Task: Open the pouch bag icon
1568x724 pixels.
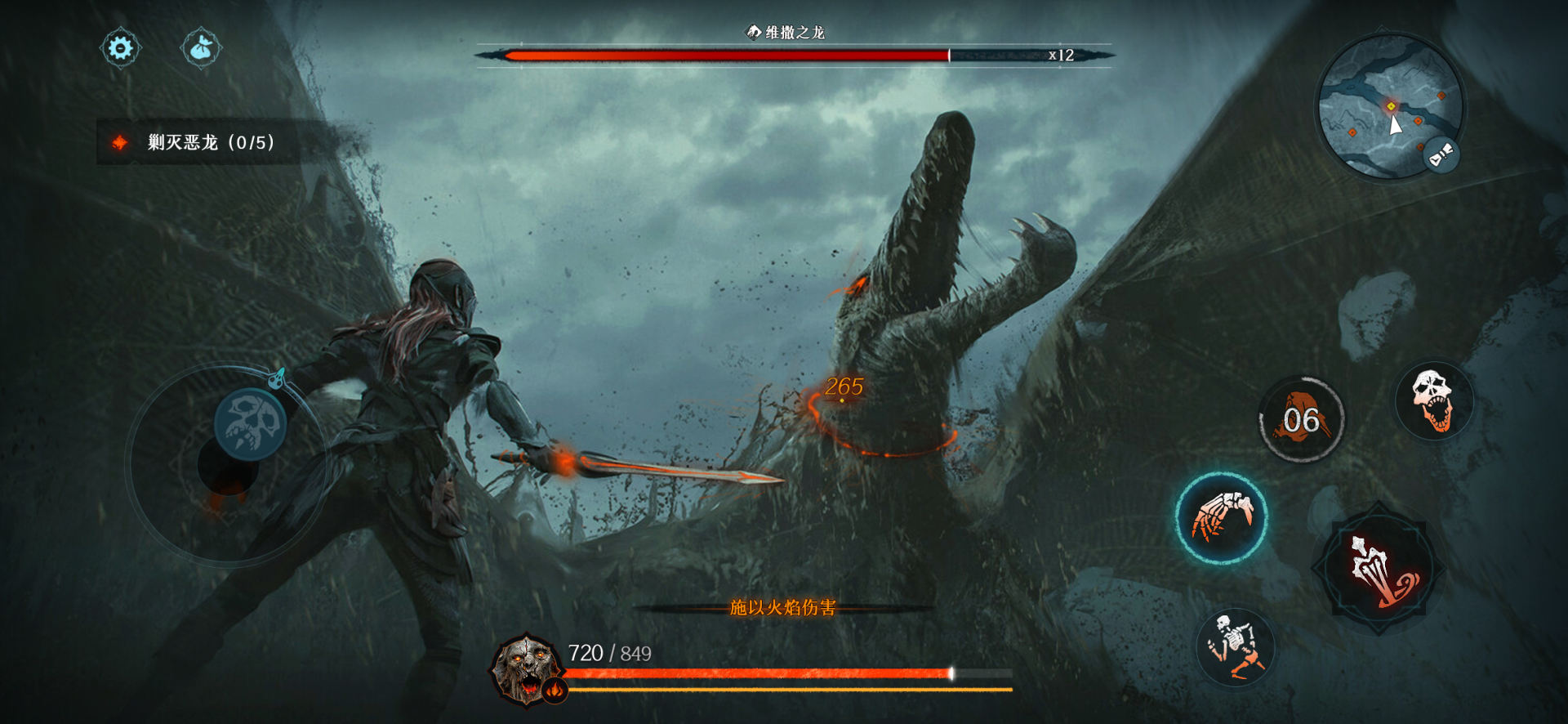Action: (201, 49)
